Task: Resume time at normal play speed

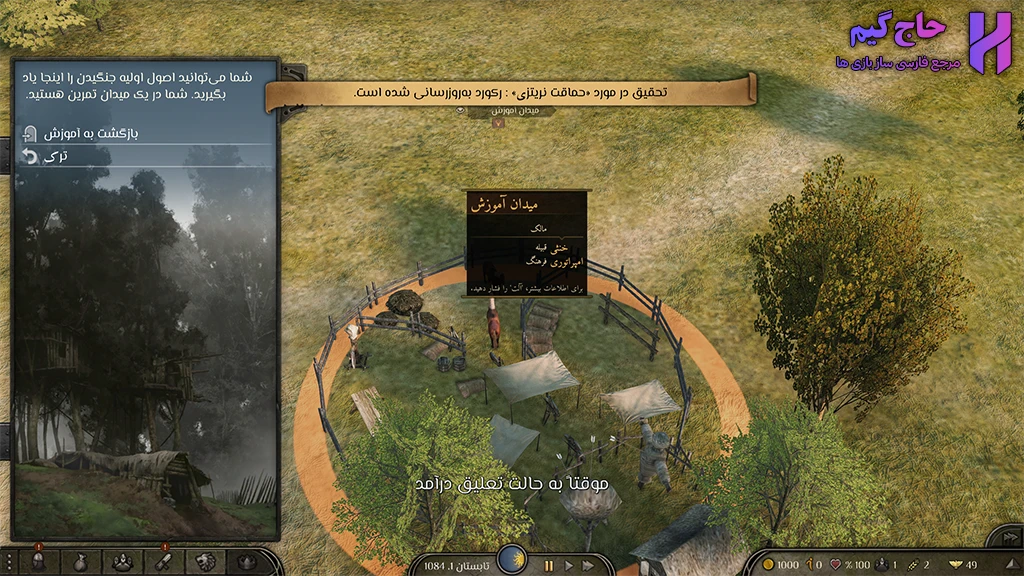Action: [x=570, y=565]
